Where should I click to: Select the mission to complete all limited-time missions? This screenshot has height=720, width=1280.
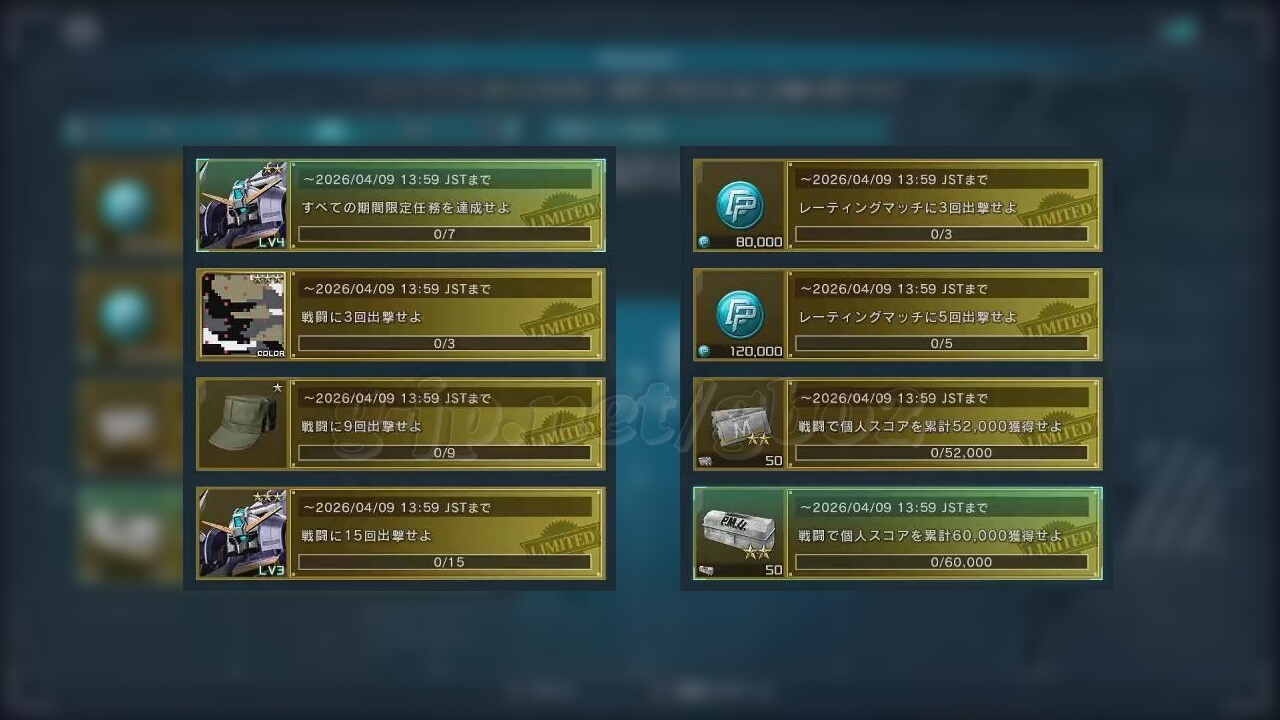tap(446, 206)
